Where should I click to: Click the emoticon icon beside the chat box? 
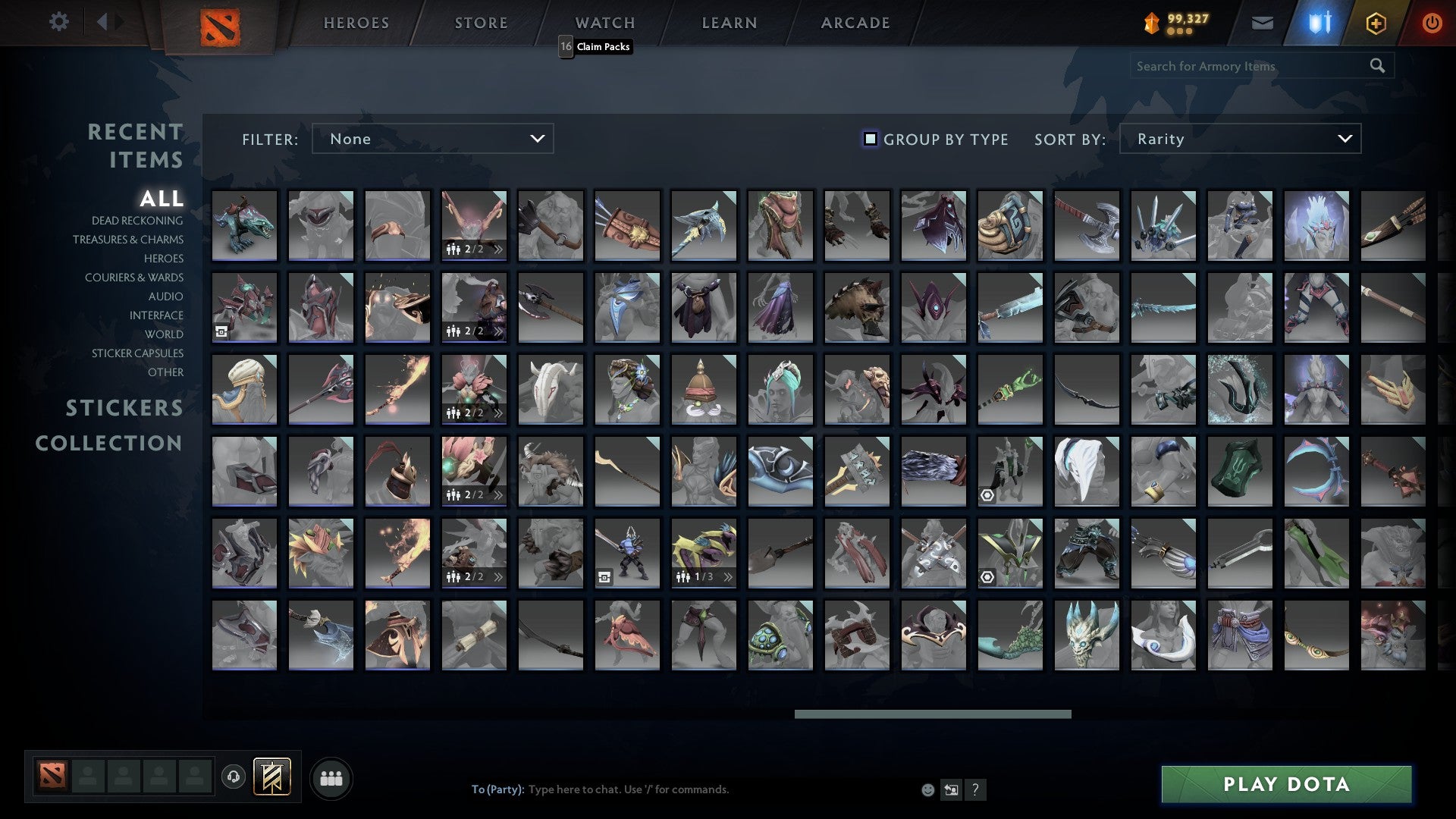[x=927, y=789]
